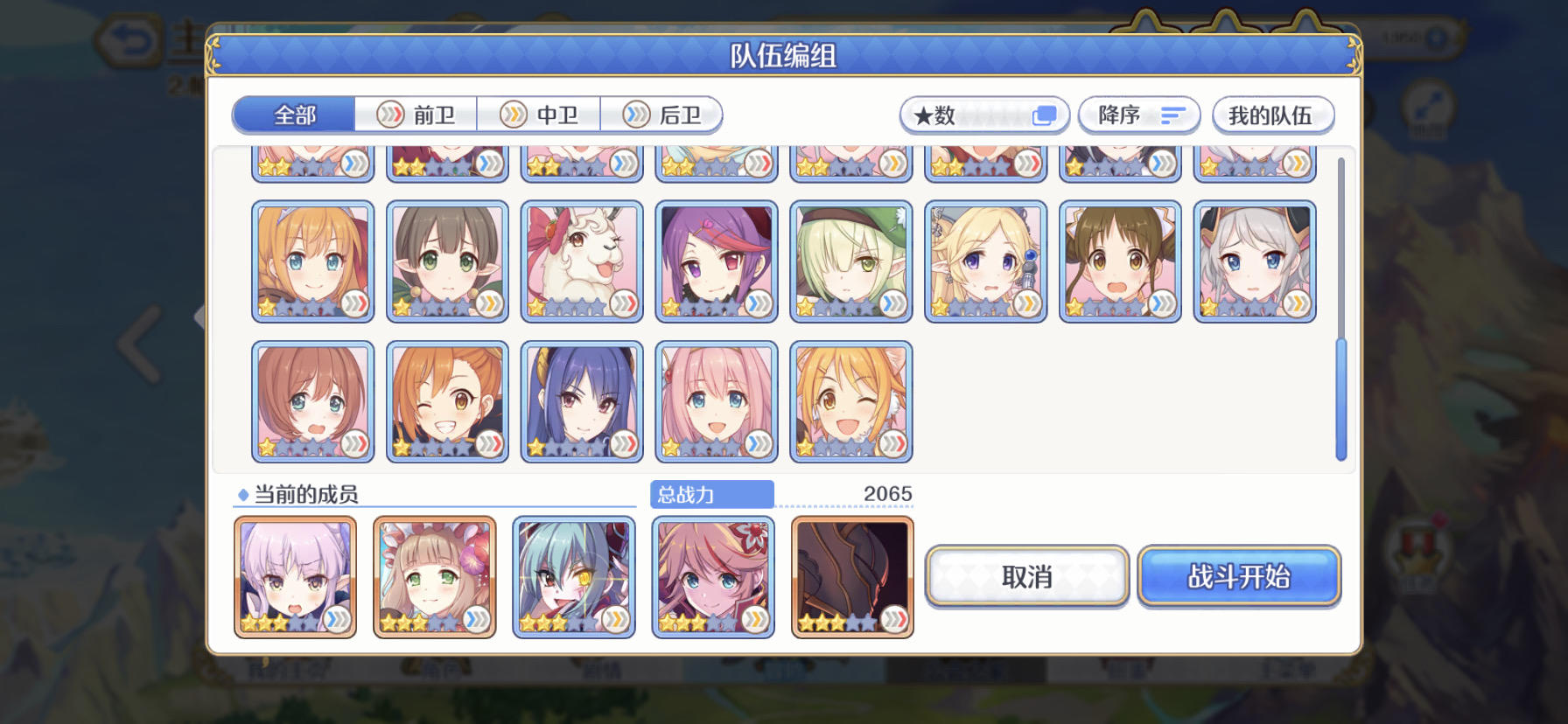Viewport: 1568px width, 724px height.
Task: Select the pink-haired character thumbnail in bottom row
Action: (717, 400)
